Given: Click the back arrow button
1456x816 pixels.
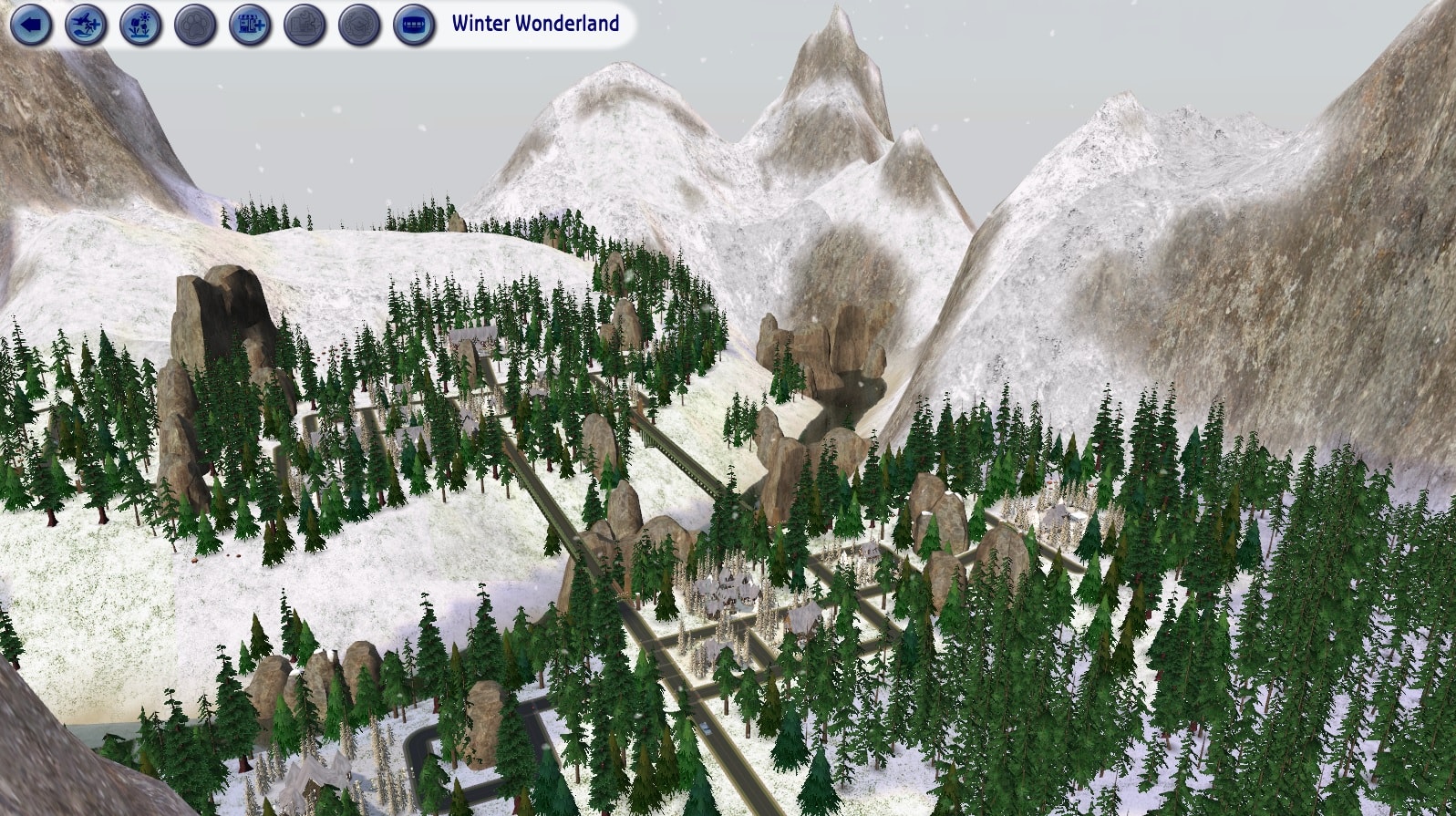Looking at the screenshot, I should [32, 25].
